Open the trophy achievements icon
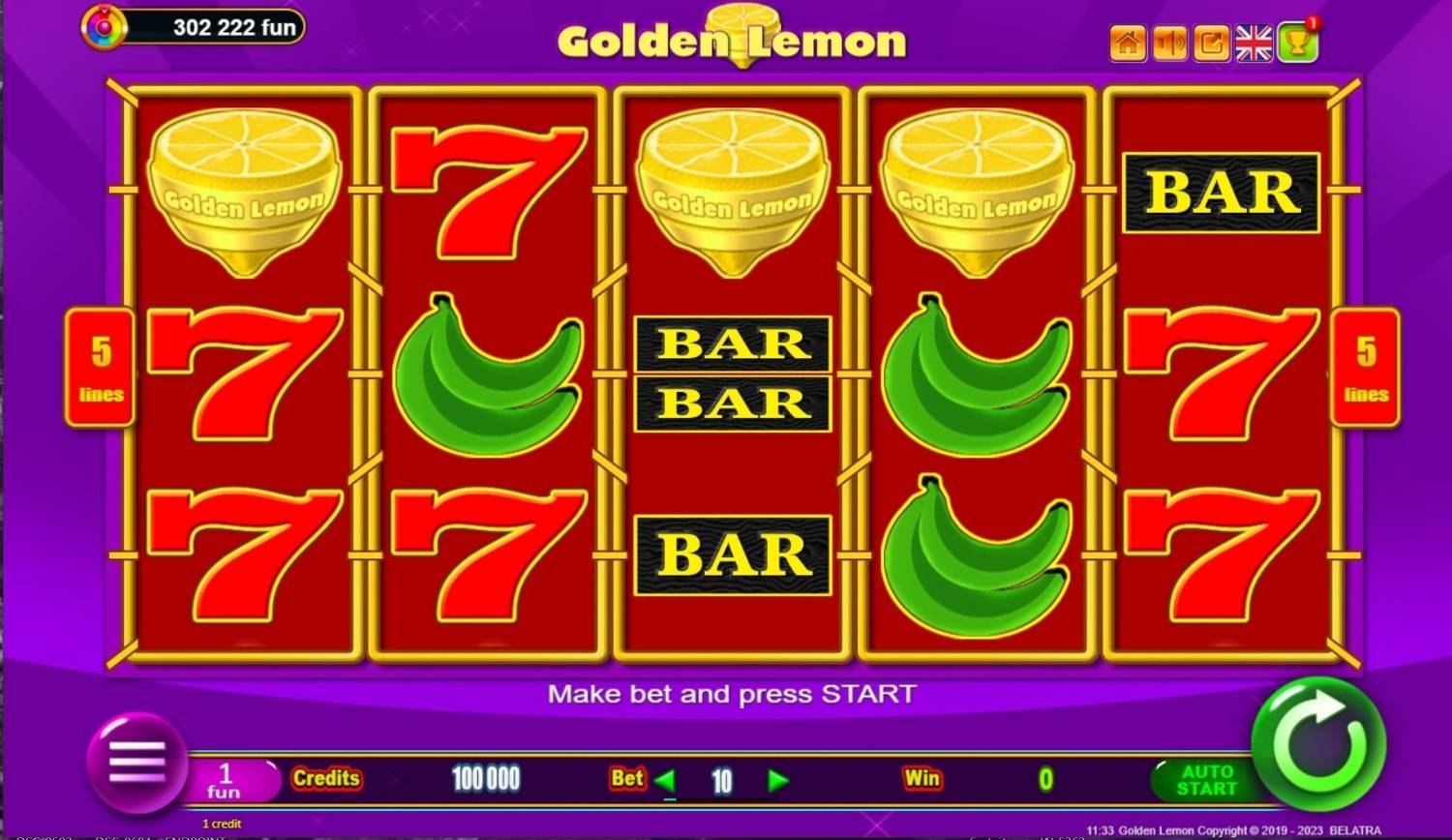Image resolution: width=1452 pixels, height=840 pixels. [1297, 43]
